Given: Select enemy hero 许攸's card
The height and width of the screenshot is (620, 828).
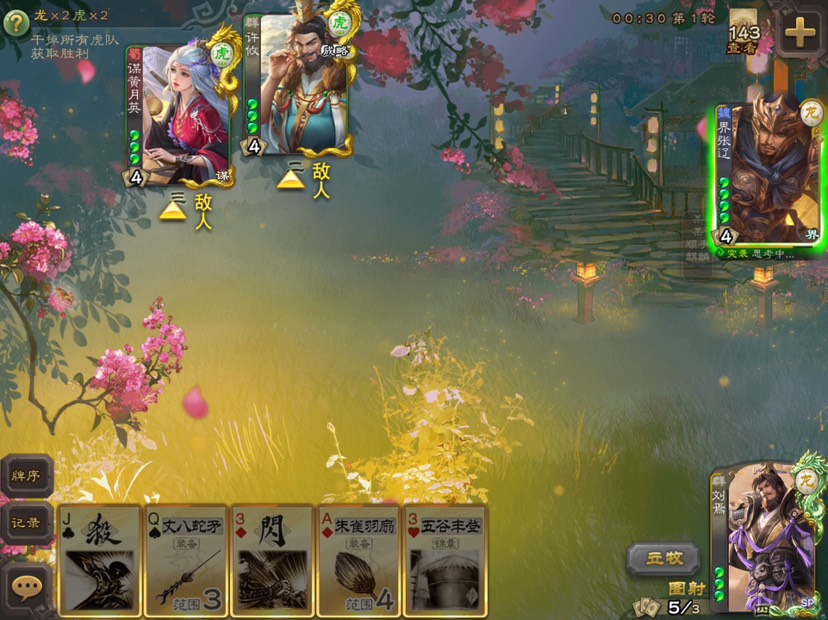Looking at the screenshot, I should (x=299, y=85).
